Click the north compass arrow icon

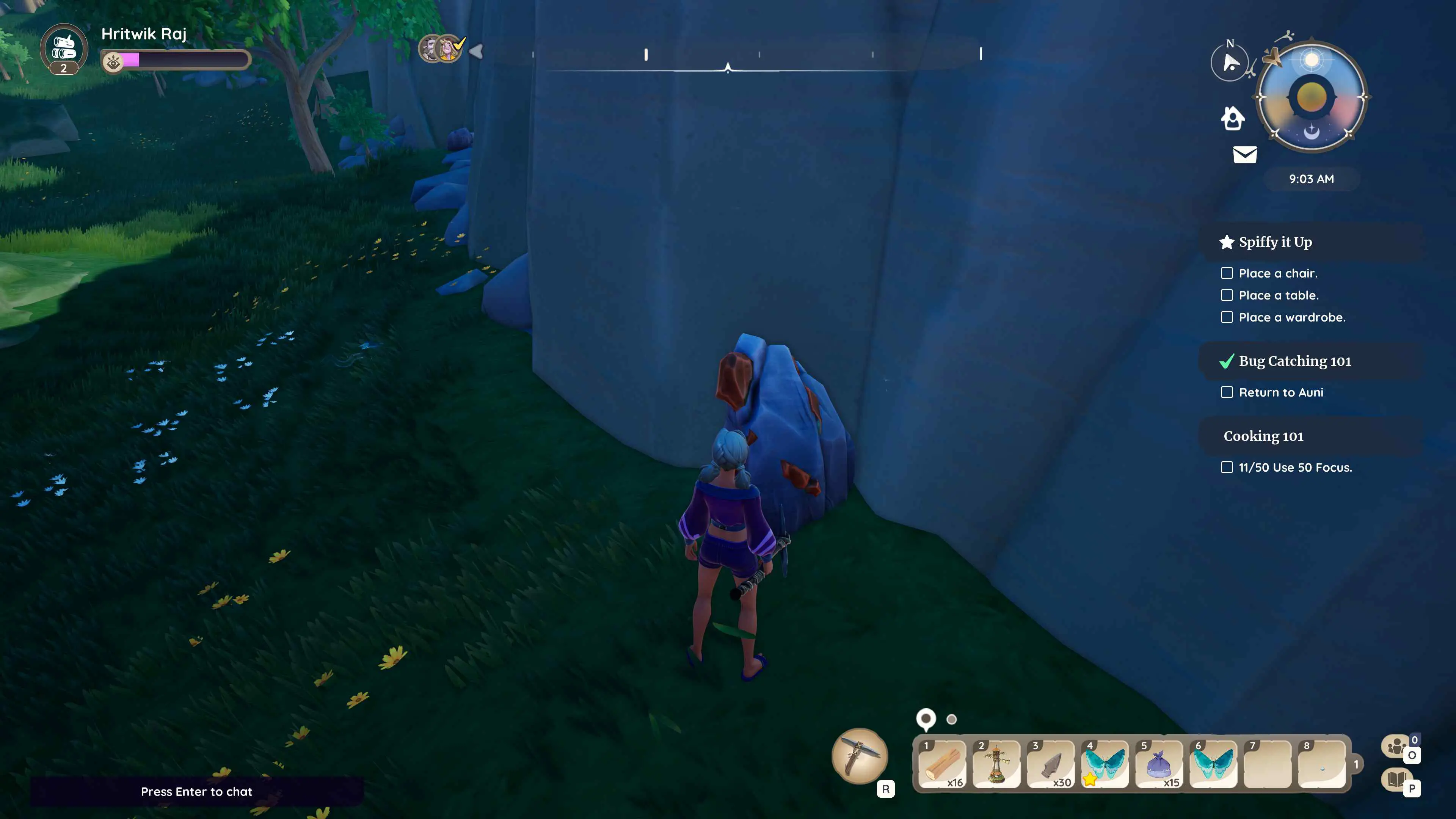1230,62
